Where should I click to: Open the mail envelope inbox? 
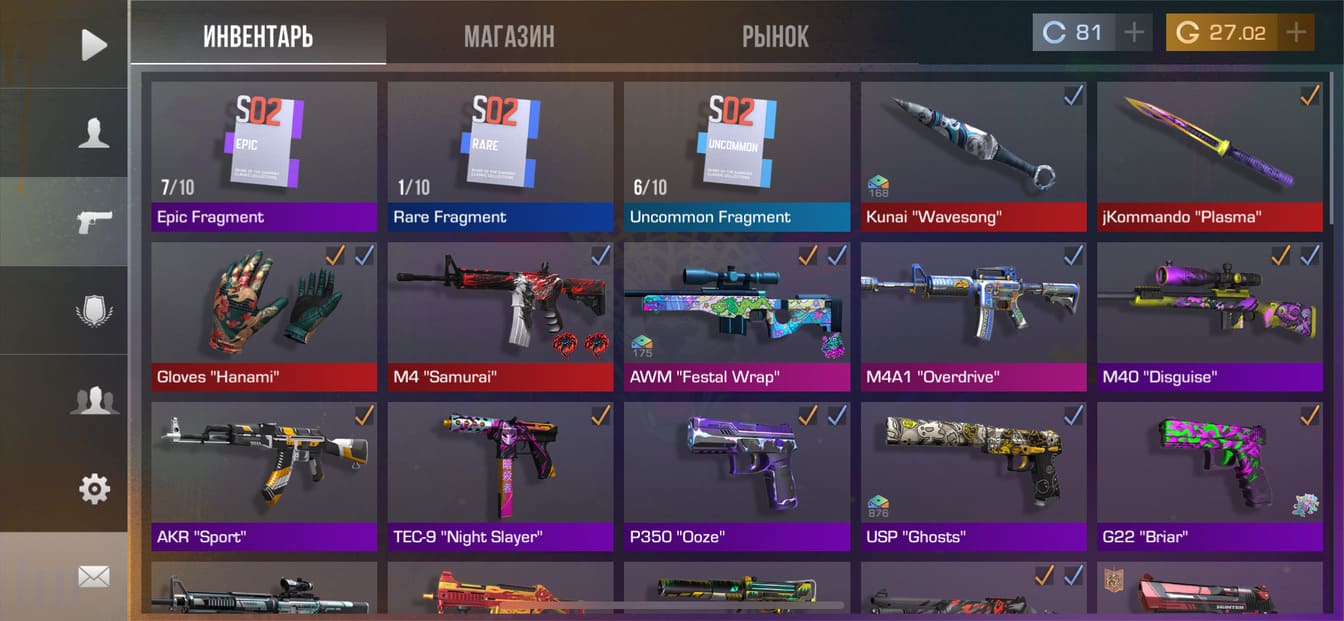click(x=93, y=576)
